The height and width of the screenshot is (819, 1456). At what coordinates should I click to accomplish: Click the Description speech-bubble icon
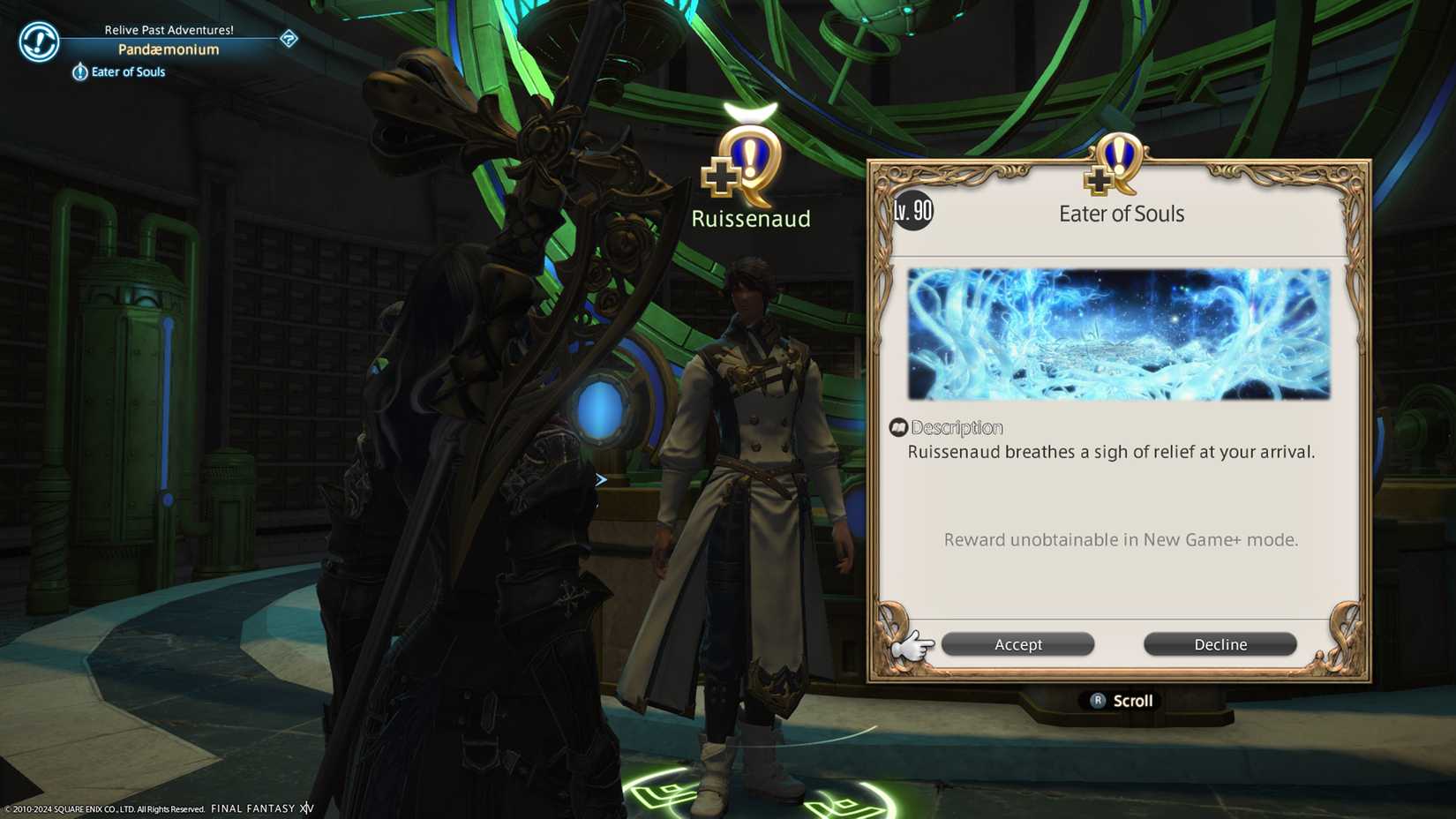click(899, 427)
